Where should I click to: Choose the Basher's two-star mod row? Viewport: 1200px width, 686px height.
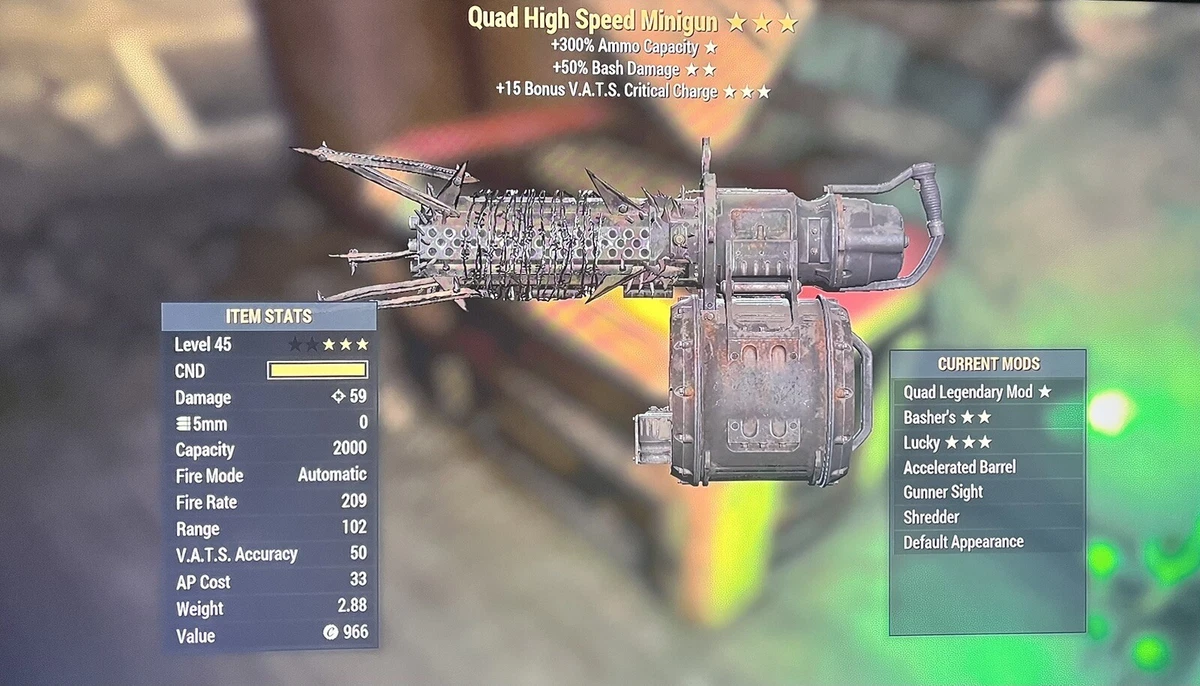click(x=947, y=417)
